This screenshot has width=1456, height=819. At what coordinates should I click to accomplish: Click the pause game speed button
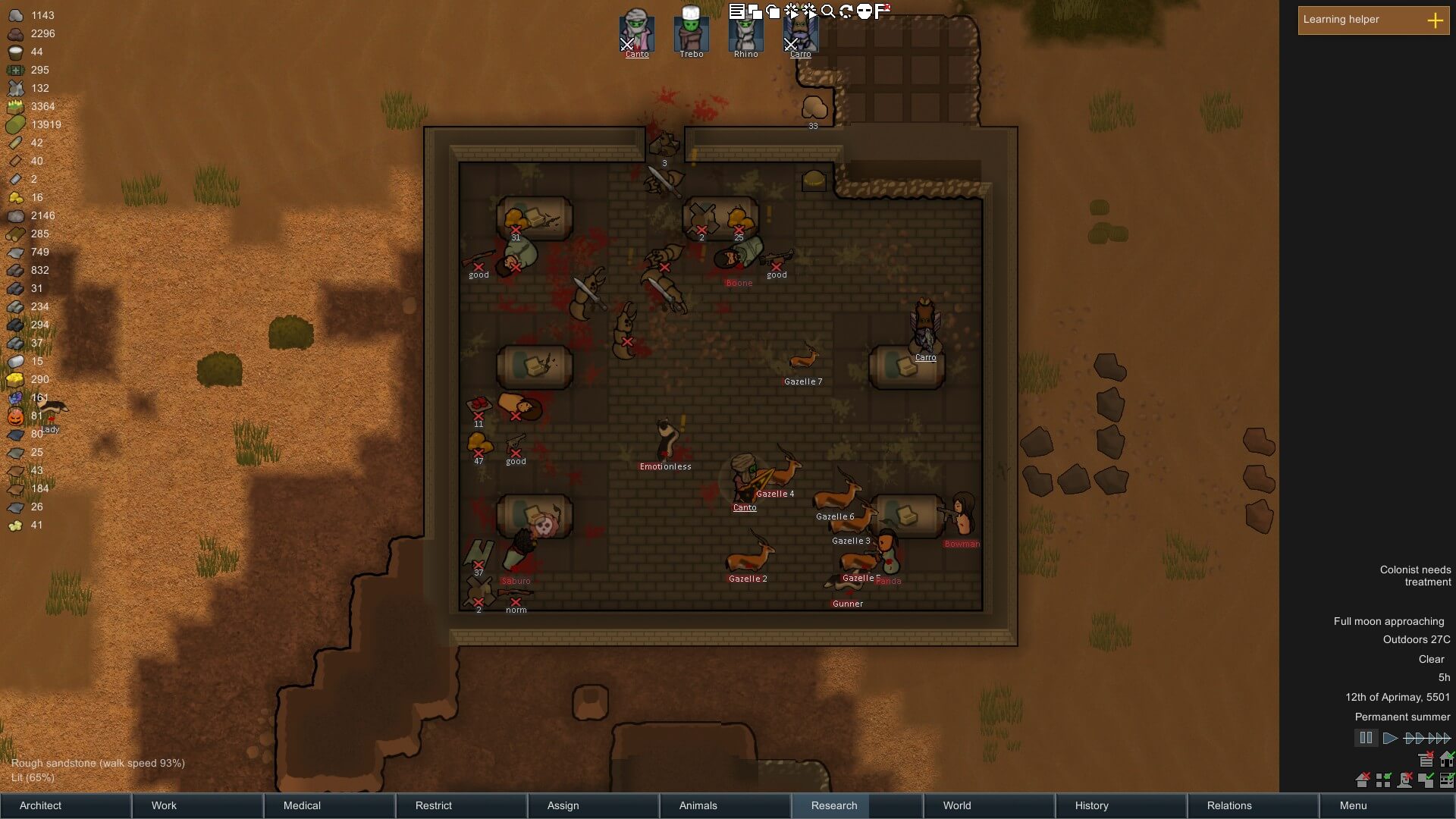pos(1366,738)
